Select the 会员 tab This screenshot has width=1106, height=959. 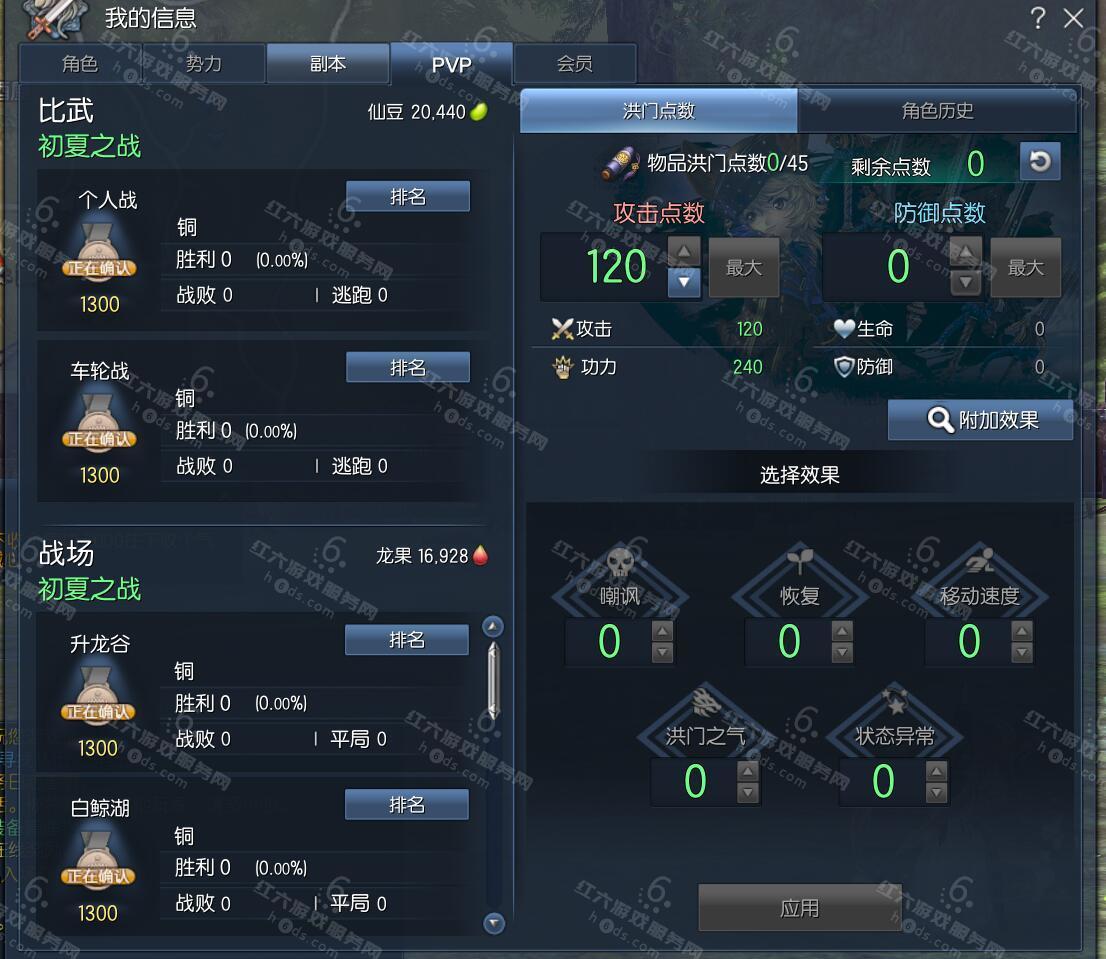tap(575, 64)
